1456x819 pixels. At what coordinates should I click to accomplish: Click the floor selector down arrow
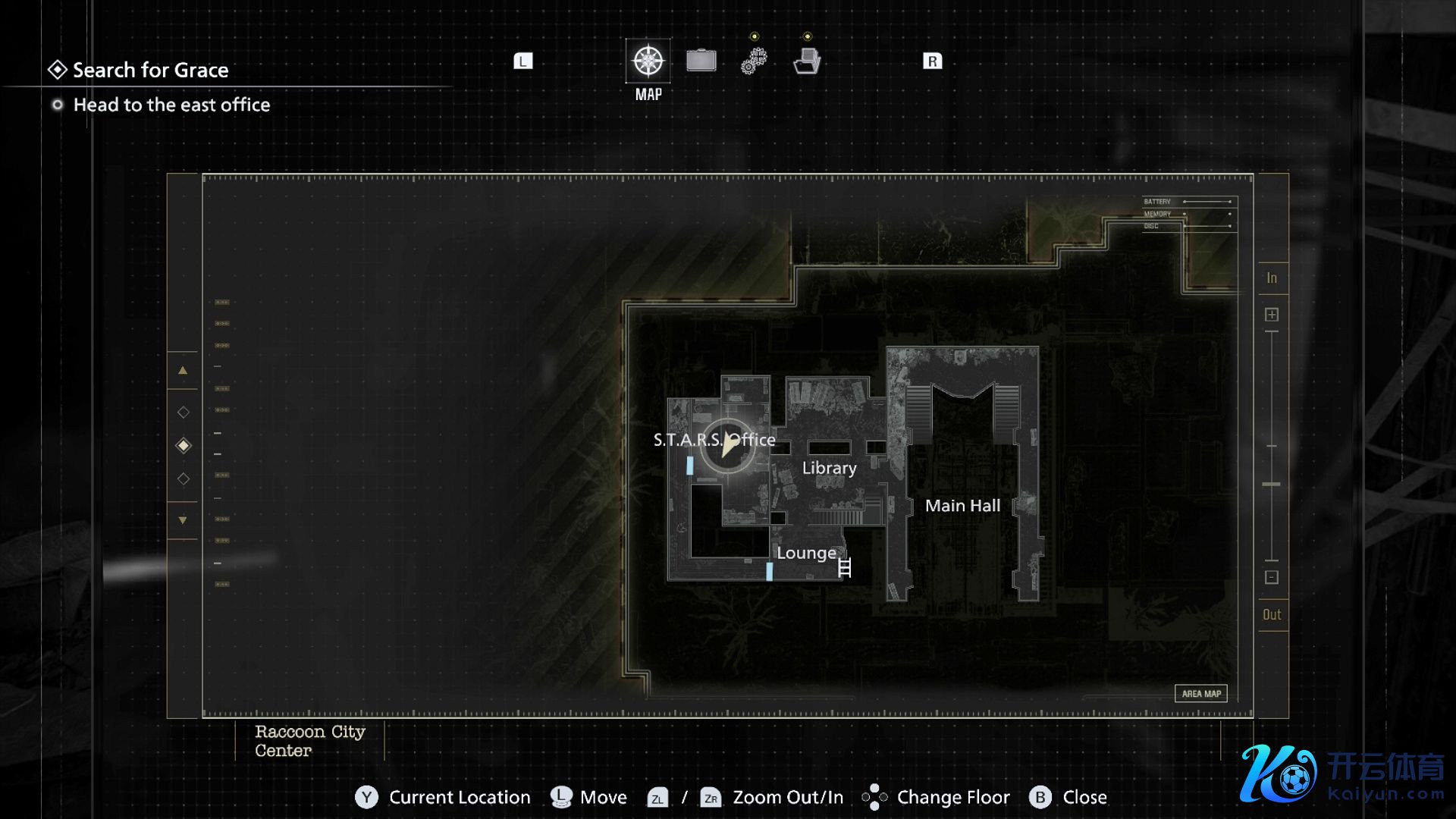(183, 520)
